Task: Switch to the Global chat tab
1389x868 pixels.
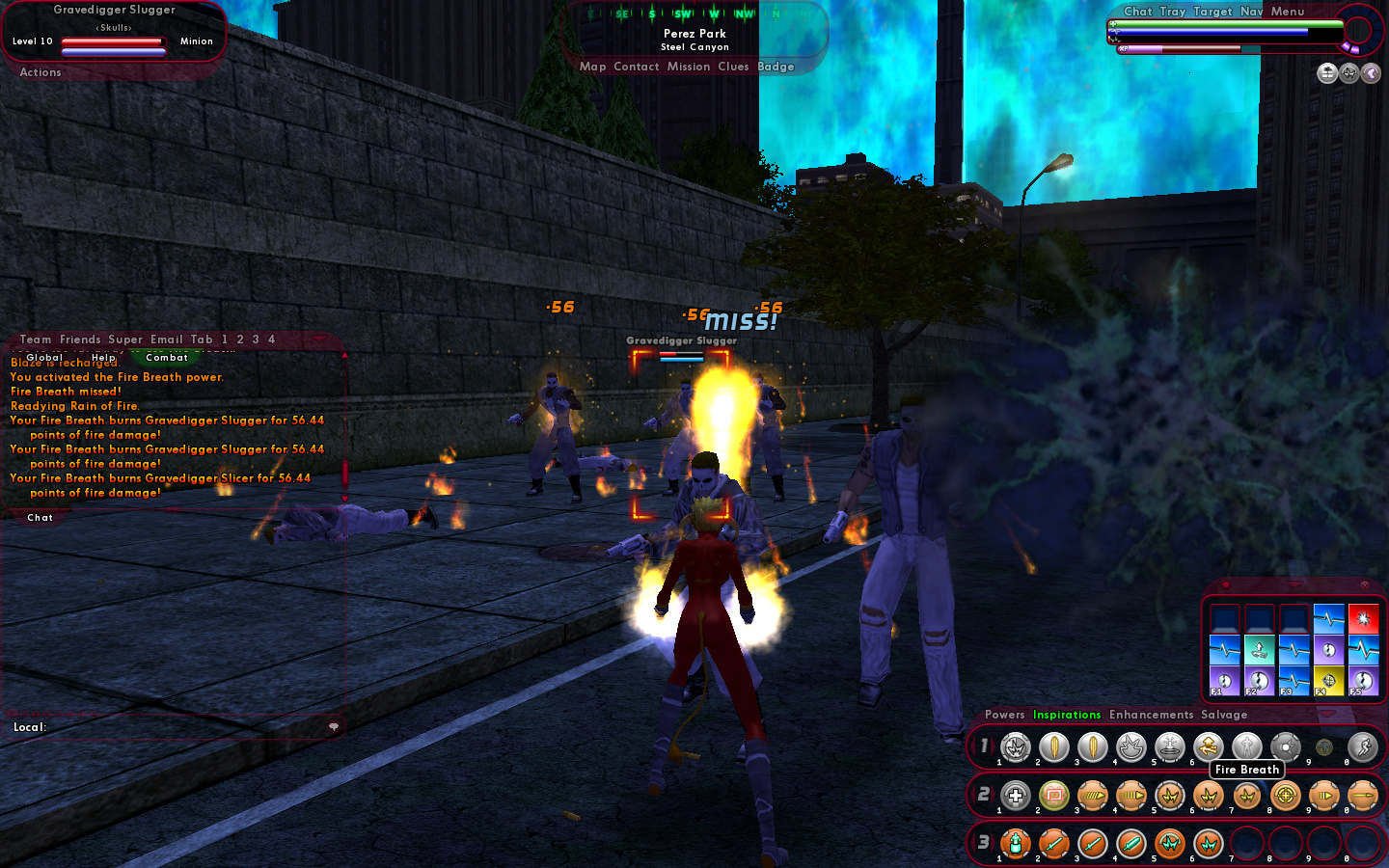Action: pos(44,358)
